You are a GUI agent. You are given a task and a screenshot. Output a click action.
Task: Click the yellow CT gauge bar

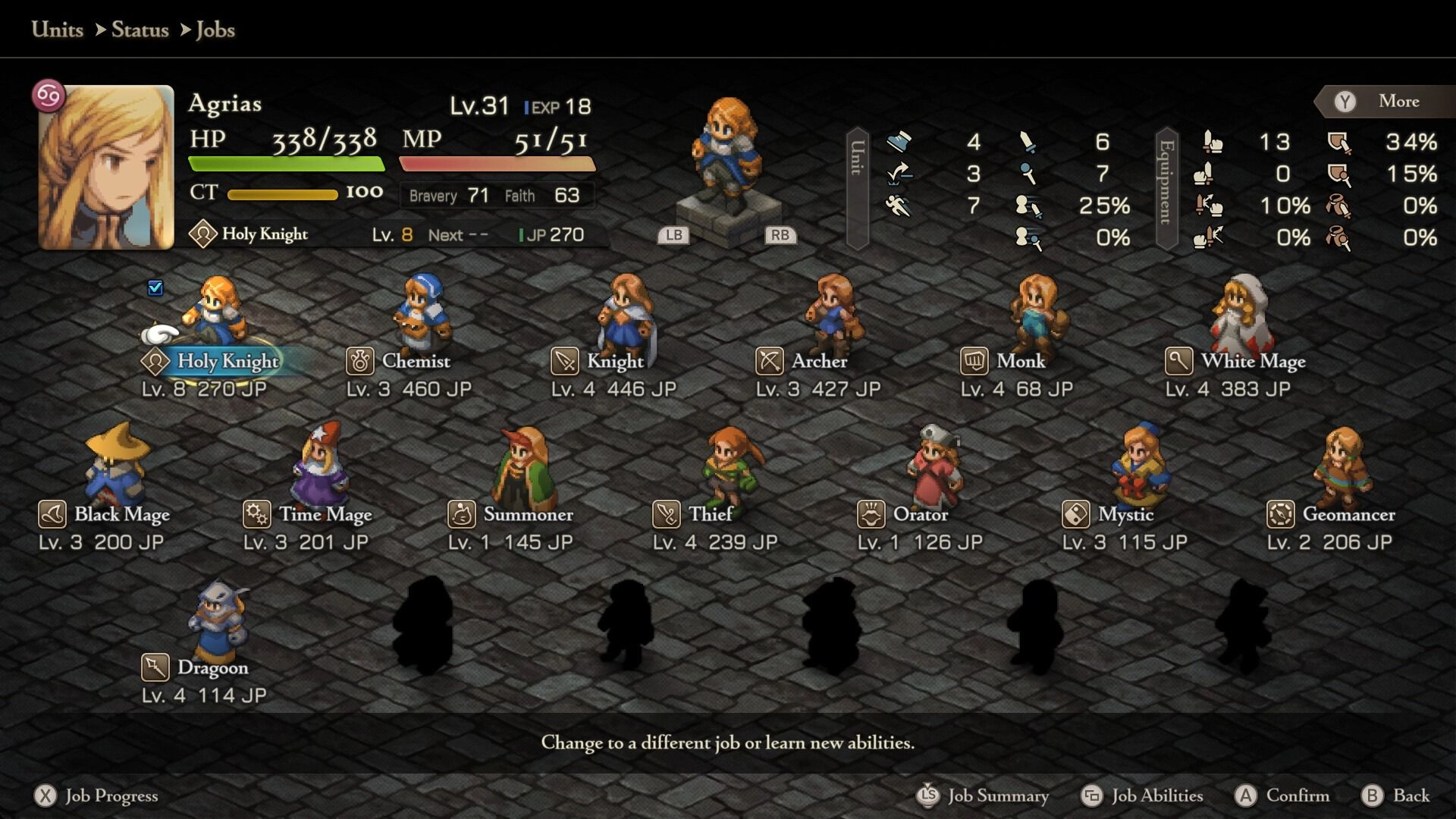point(283,194)
